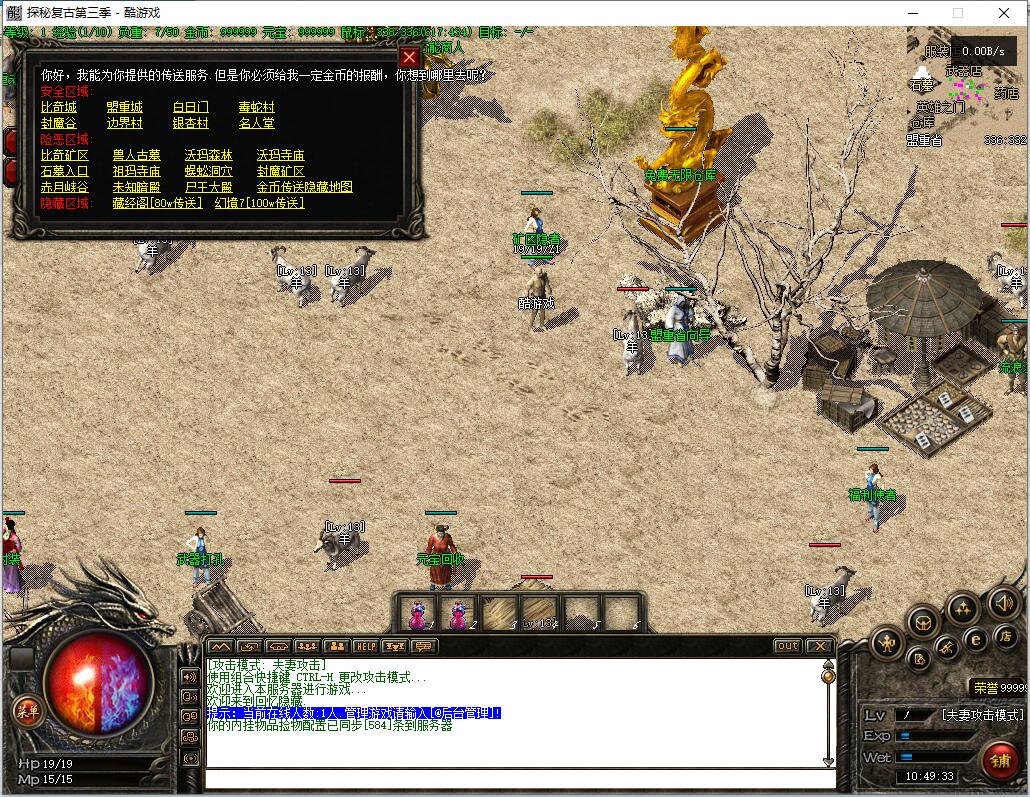Click the HELP button above chat
The width and height of the screenshot is (1030, 797).
pyautogui.click(x=366, y=646)
